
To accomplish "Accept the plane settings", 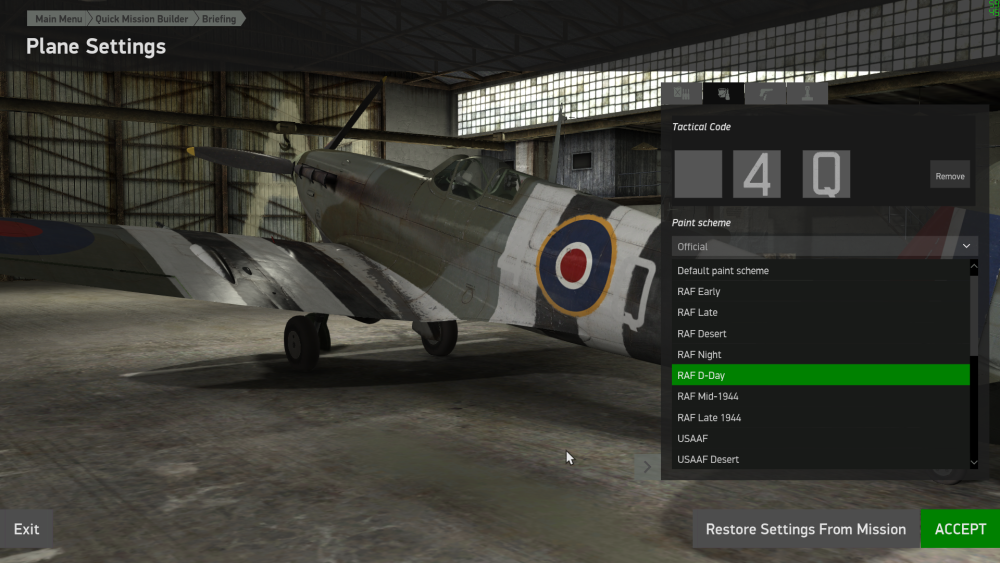I will click(x=960, y=529).
